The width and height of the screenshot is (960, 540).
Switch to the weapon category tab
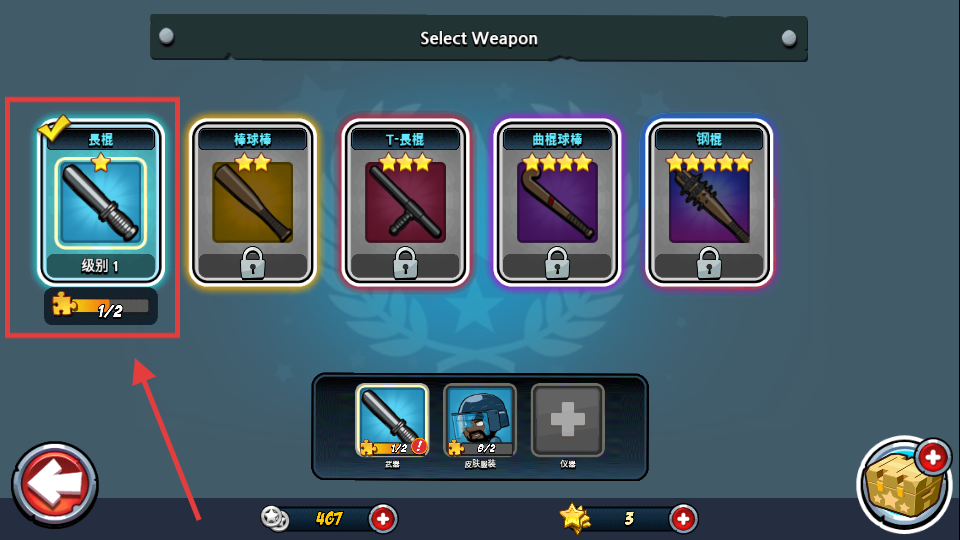click(392, 421)
